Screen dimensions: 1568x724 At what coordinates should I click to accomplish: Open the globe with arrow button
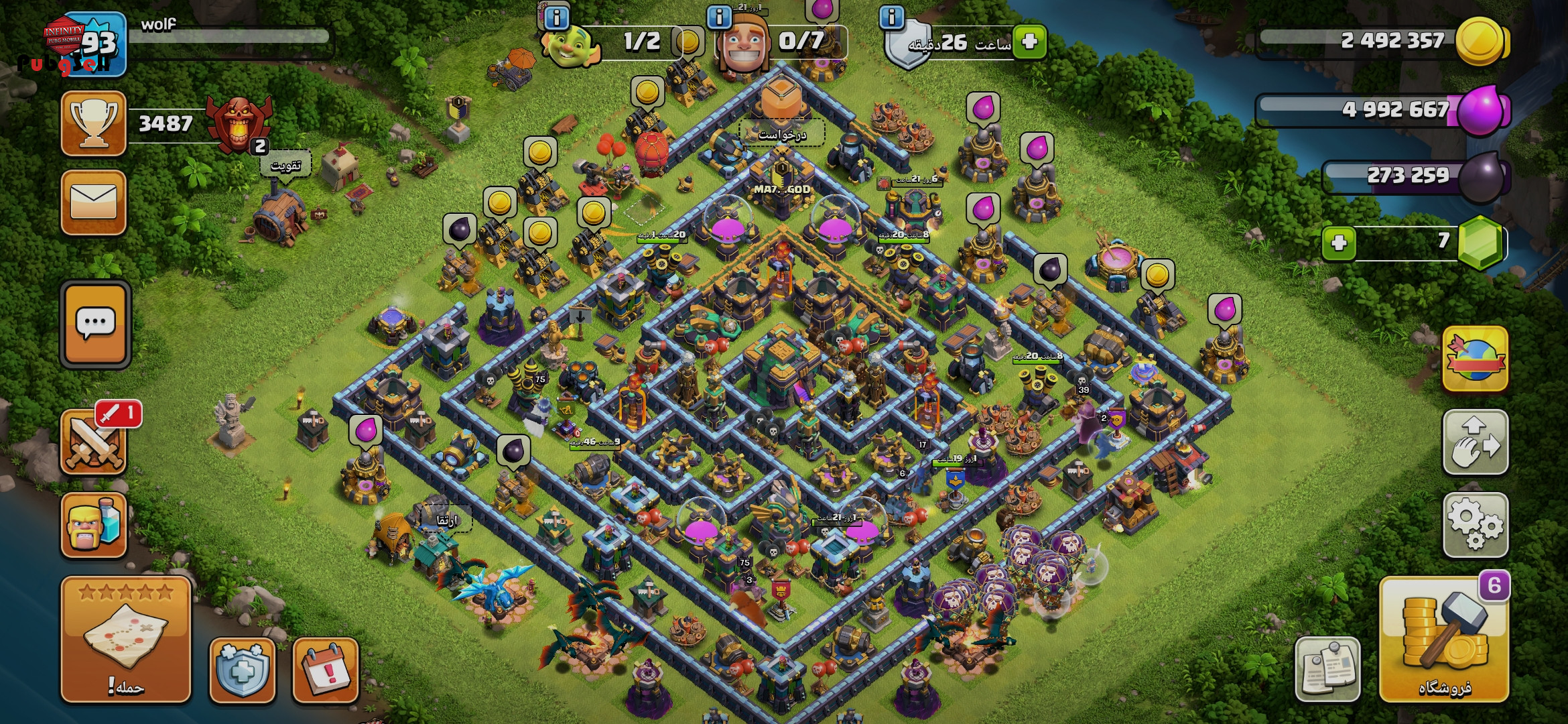point(1475,359)
